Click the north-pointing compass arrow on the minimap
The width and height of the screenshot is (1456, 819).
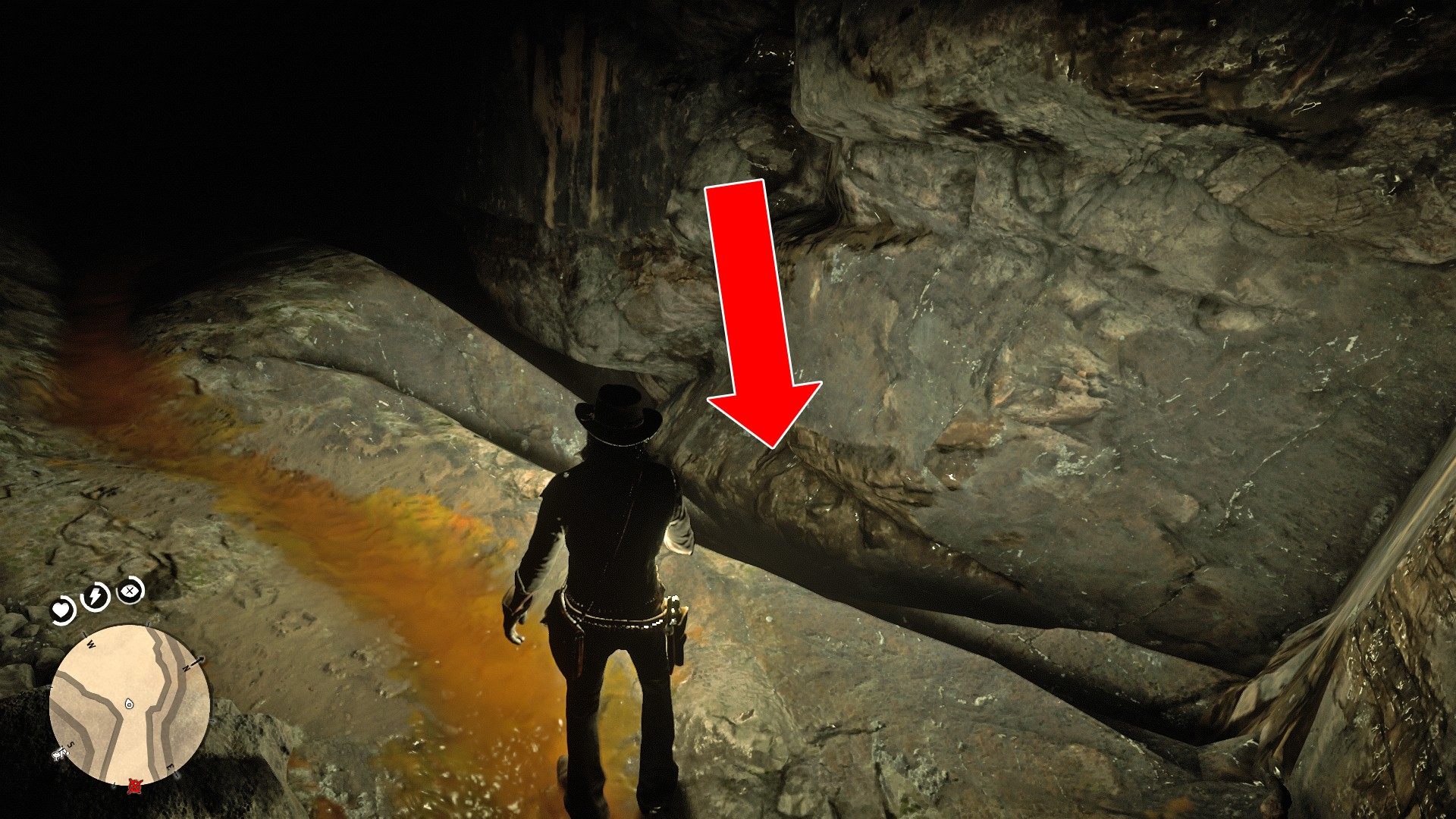pos(198,661)
